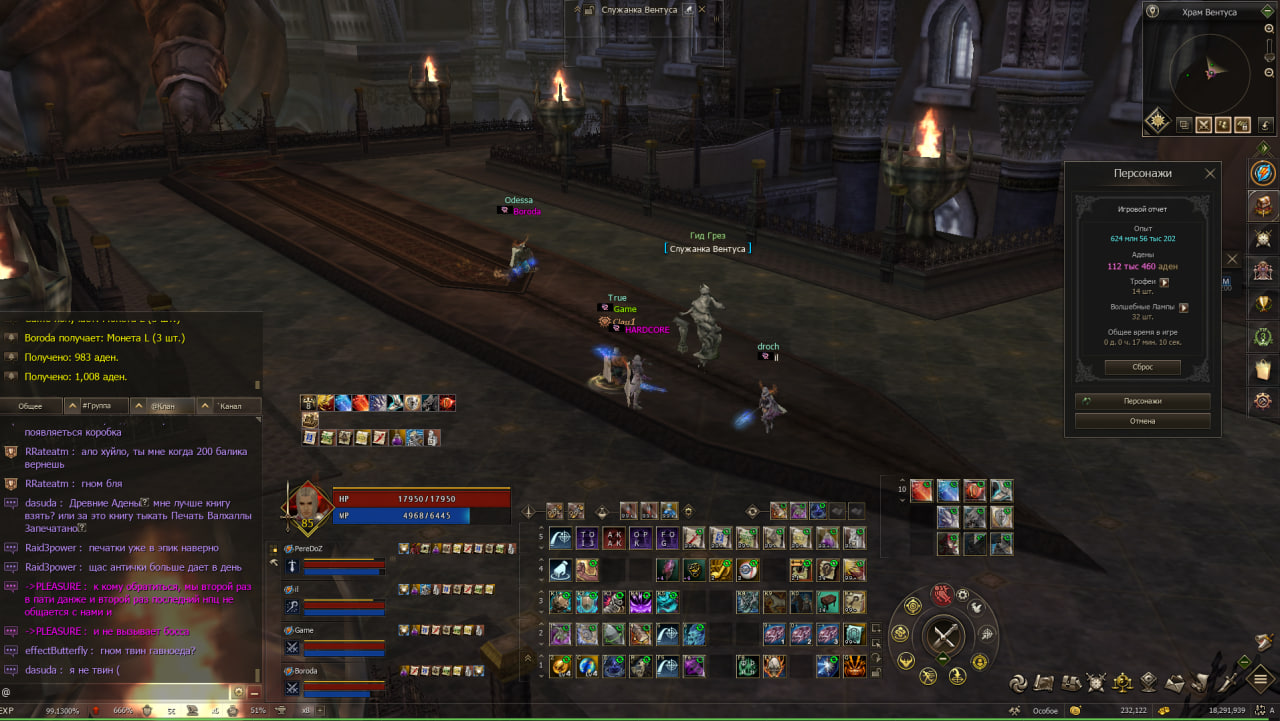The width and height of the screenshot is (1280, 721).
Task: Click the crossed swords attack button
Action: (942, 635)
